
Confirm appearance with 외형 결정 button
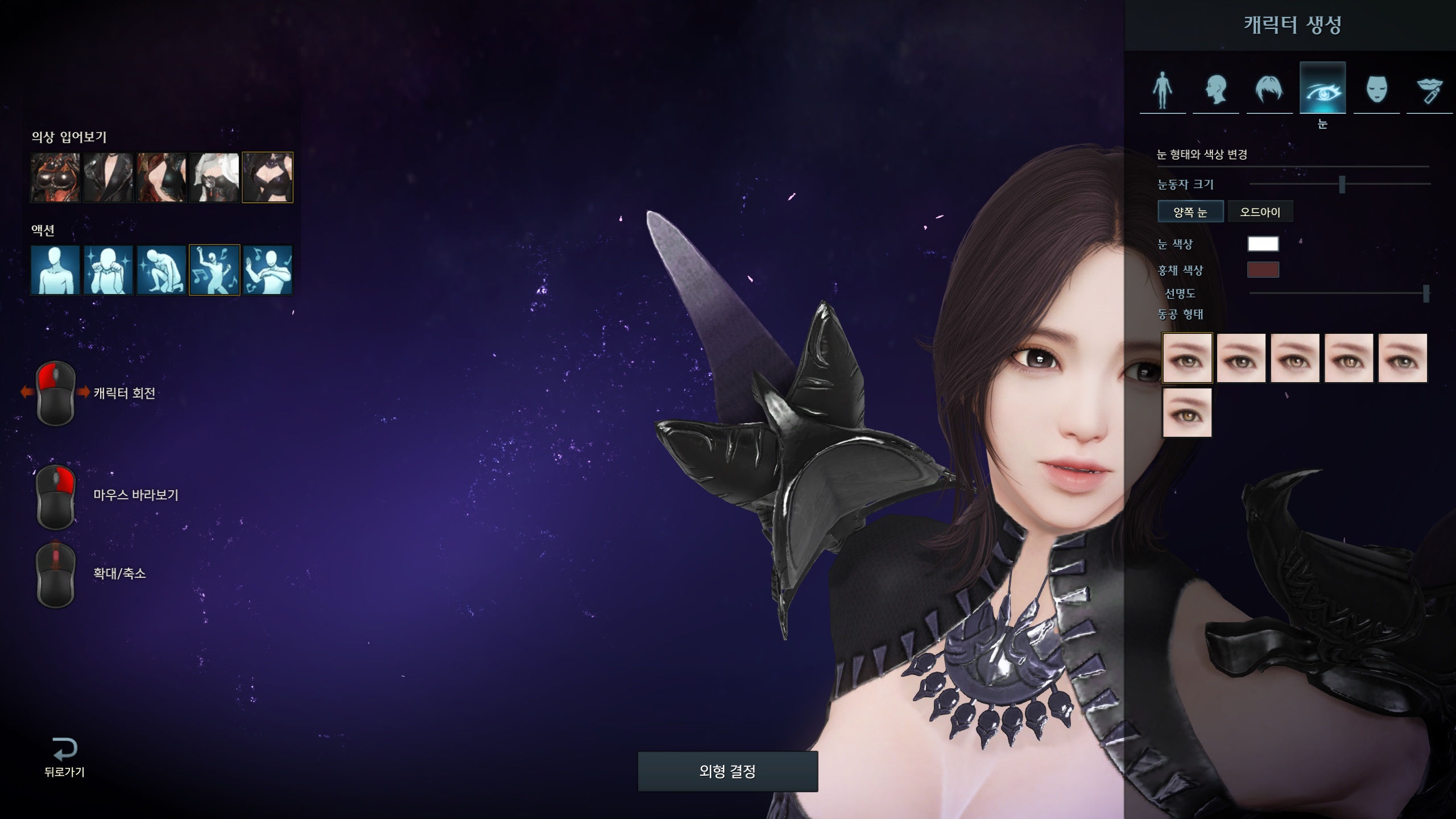tap(727, 771)
